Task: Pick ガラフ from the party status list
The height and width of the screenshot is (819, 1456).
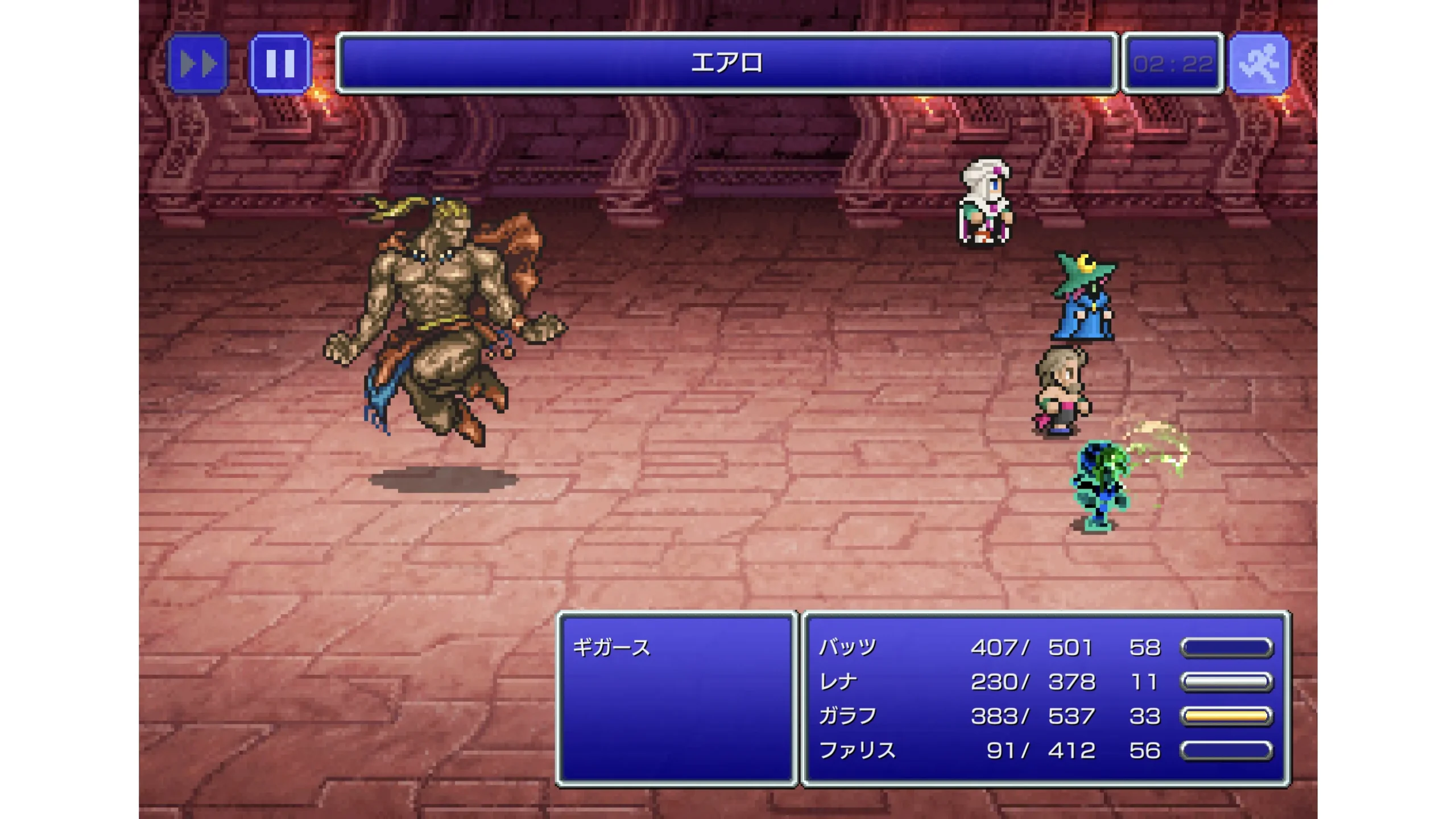Action: (847, 715)
